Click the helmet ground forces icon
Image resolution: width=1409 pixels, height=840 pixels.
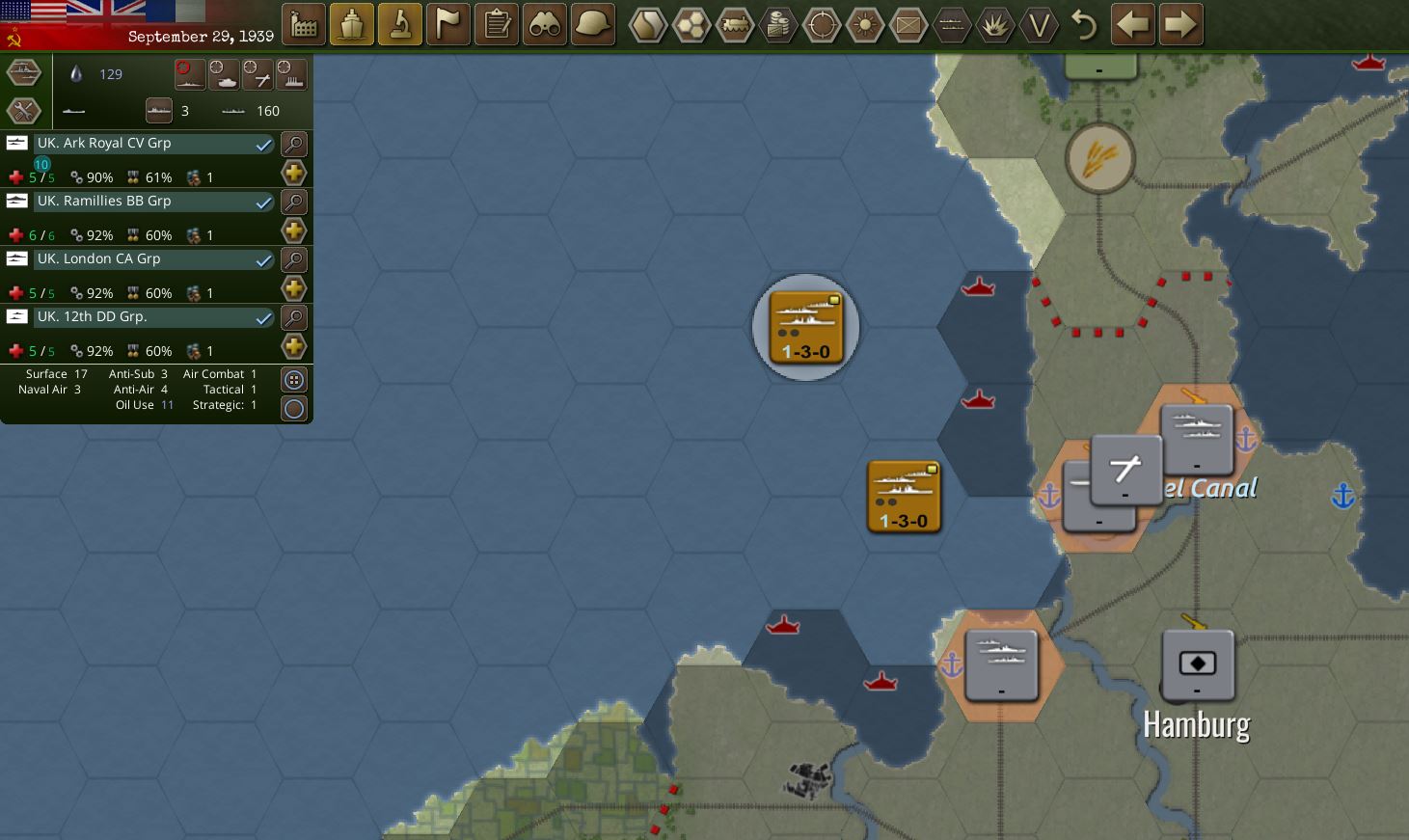[592, 24]
